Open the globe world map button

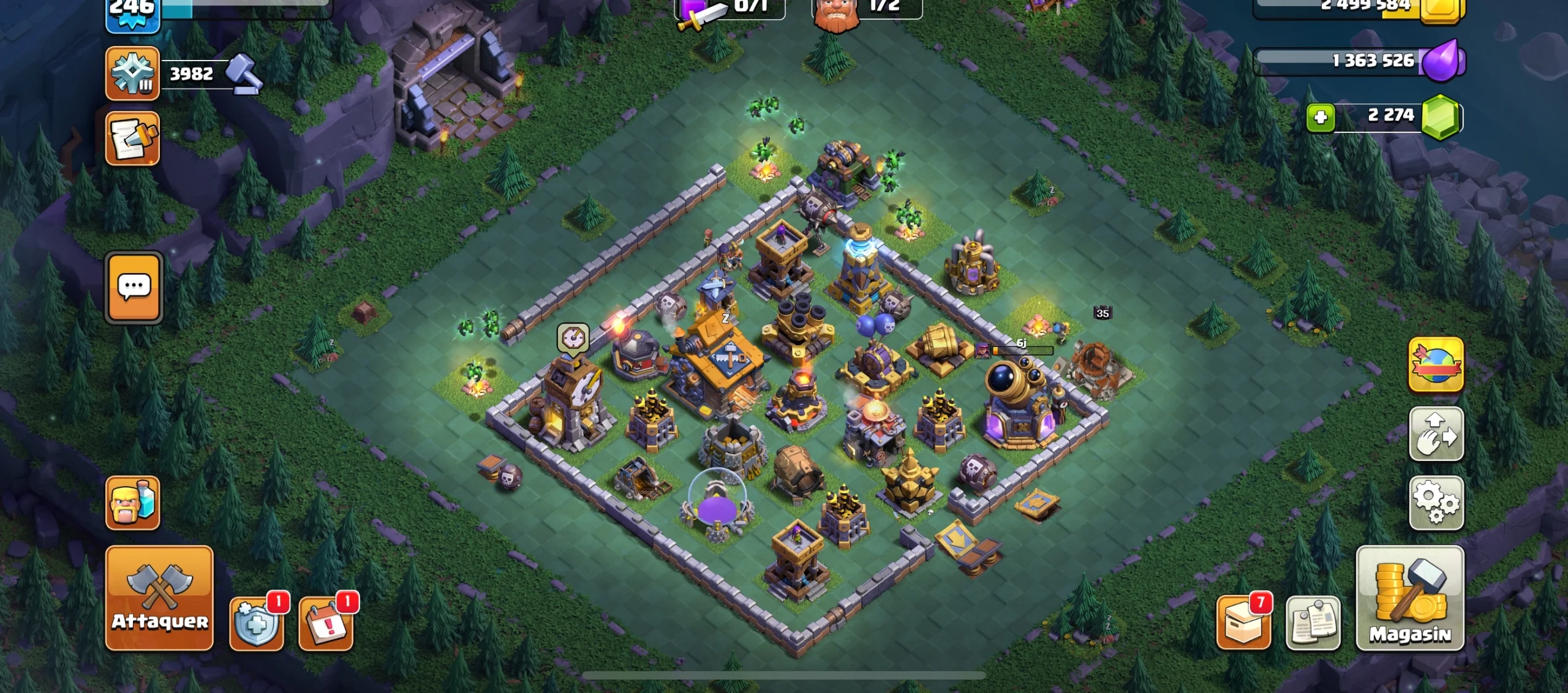click(x=1436, y=364)
